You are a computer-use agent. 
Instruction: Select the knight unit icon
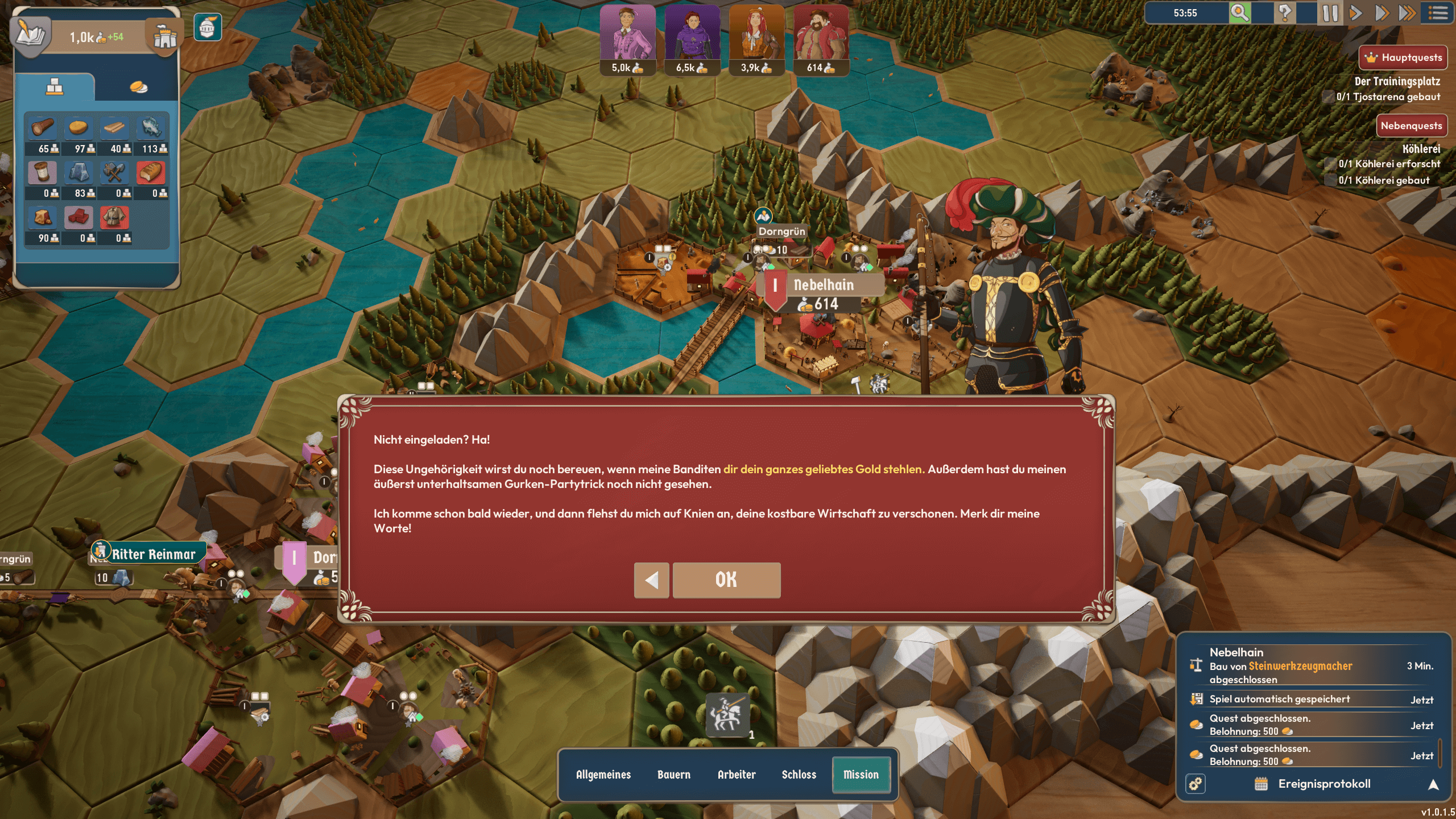(726, 714)
